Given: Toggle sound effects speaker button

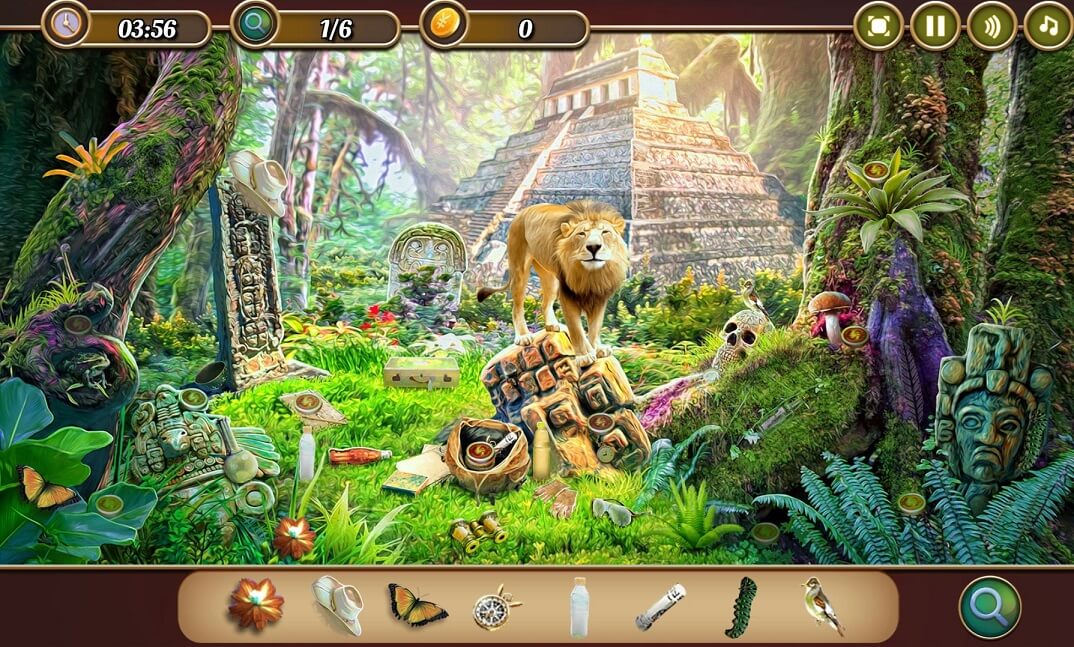Looking at the screenshot, I should [x=991, y=26].
